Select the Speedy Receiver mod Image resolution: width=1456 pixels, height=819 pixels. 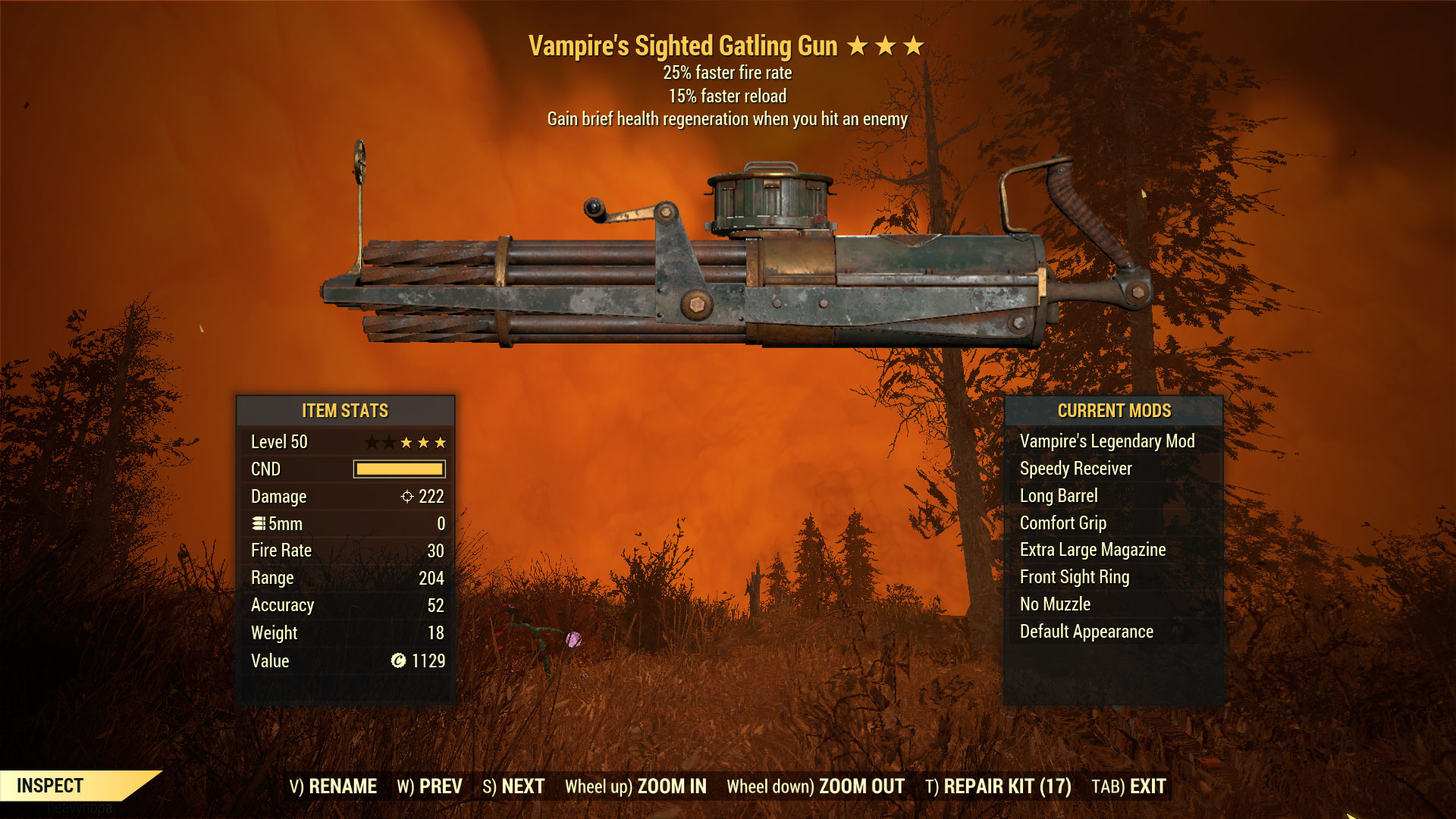pos(1076,469)
